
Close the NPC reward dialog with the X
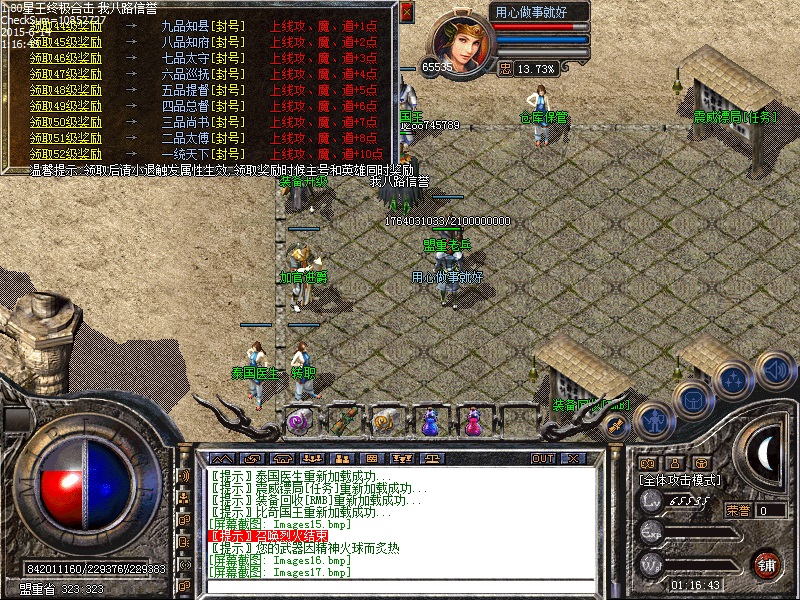click(406, 13)
